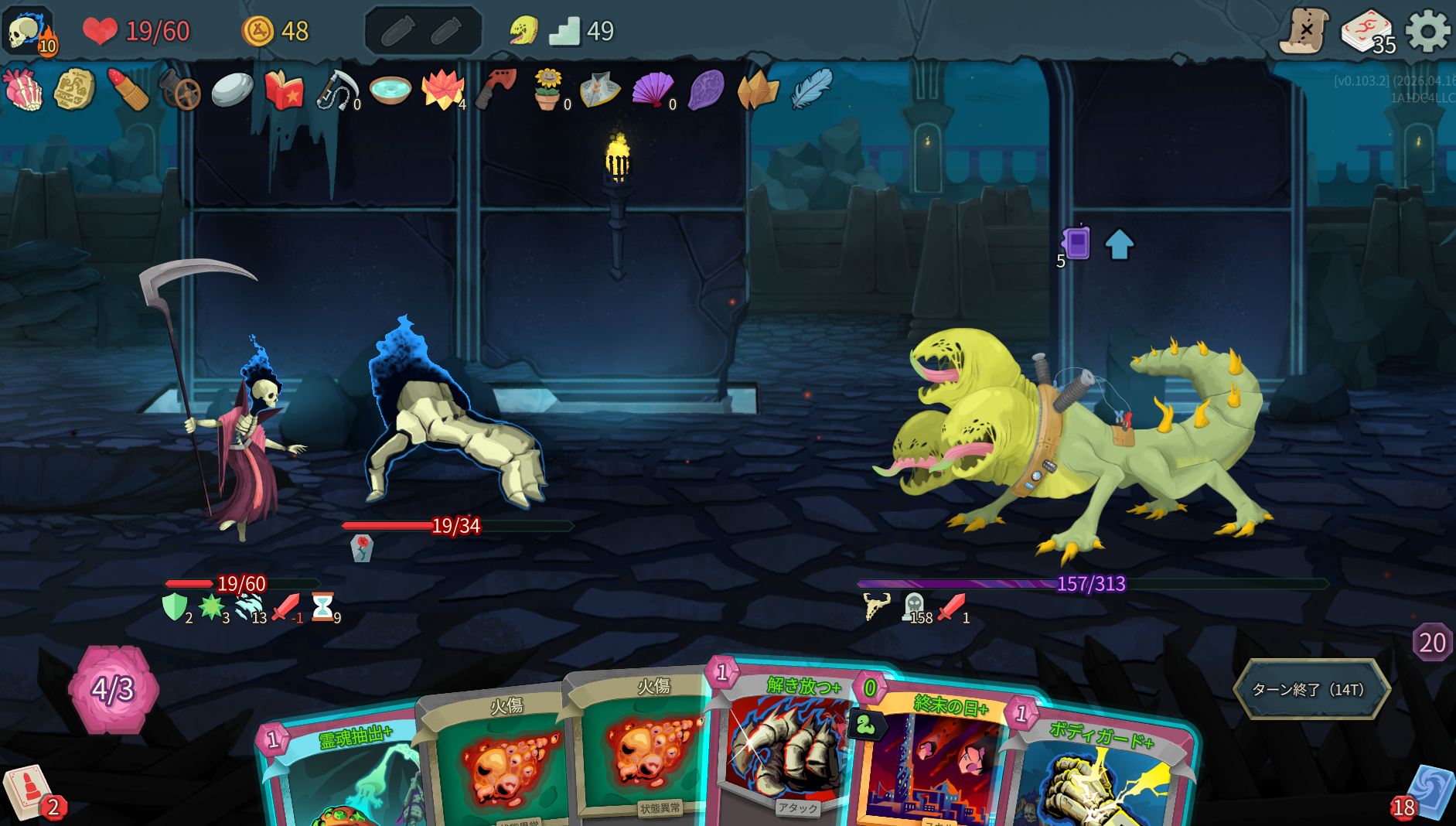Play the ボディガード+ card
Screen dimensions: 1456x826
[1098, 773]
